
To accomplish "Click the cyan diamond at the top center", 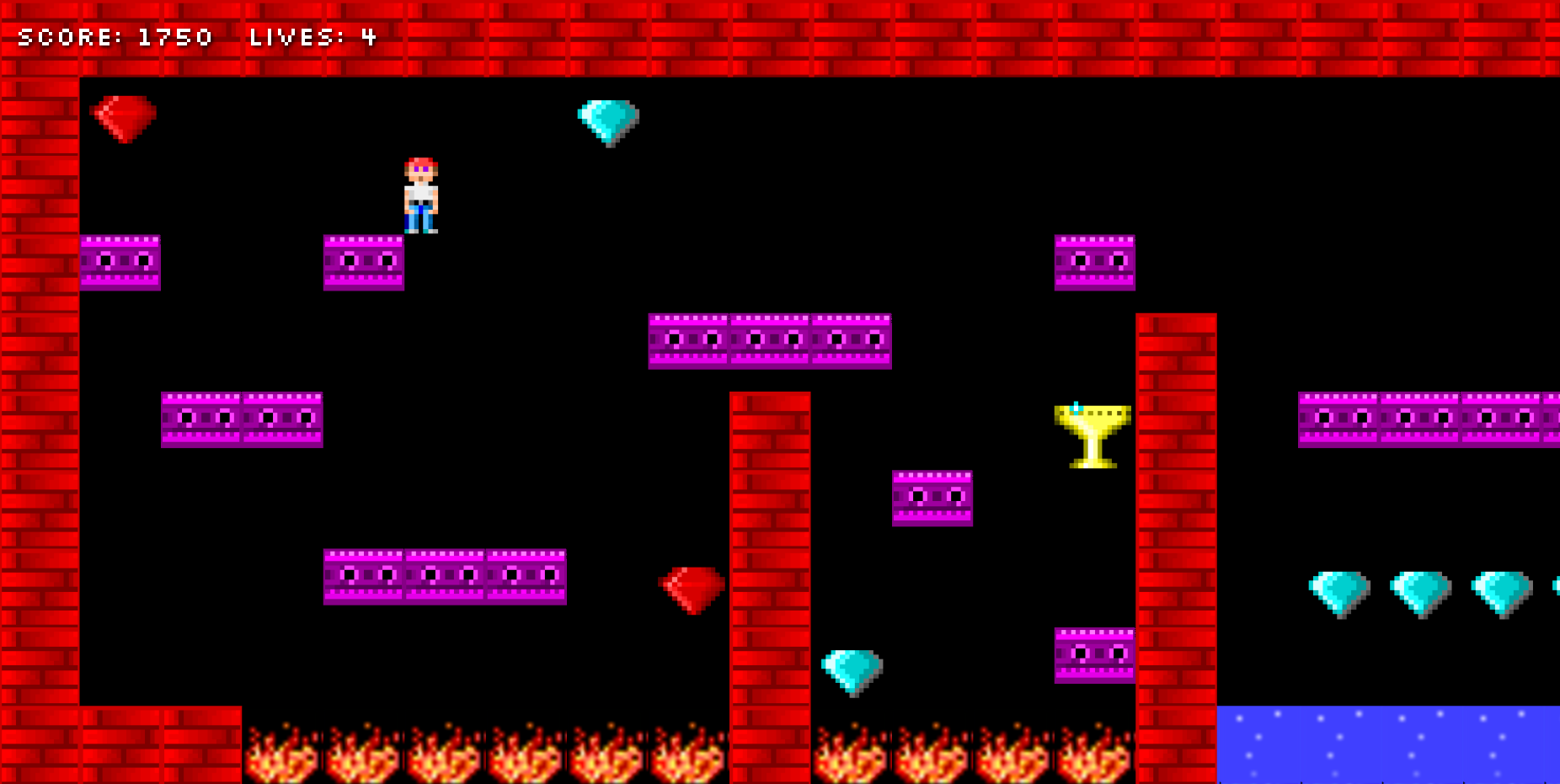I will click(609, 118).
